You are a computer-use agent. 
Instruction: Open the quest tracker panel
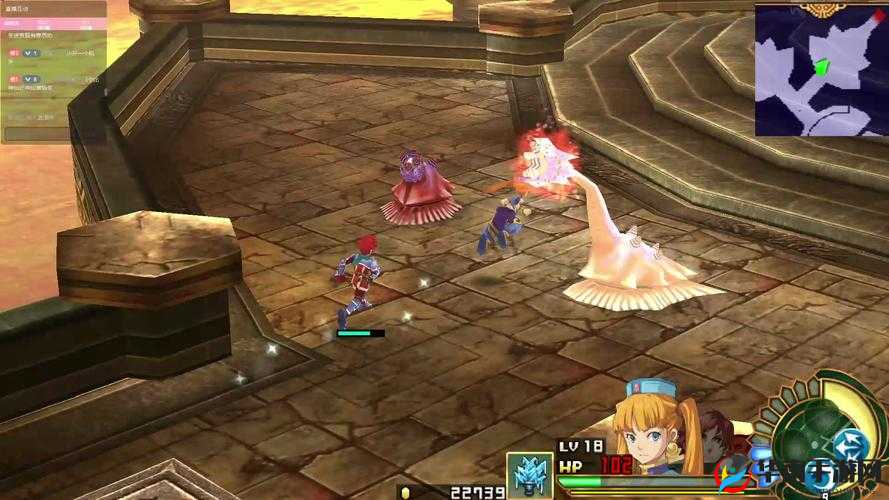52,70
